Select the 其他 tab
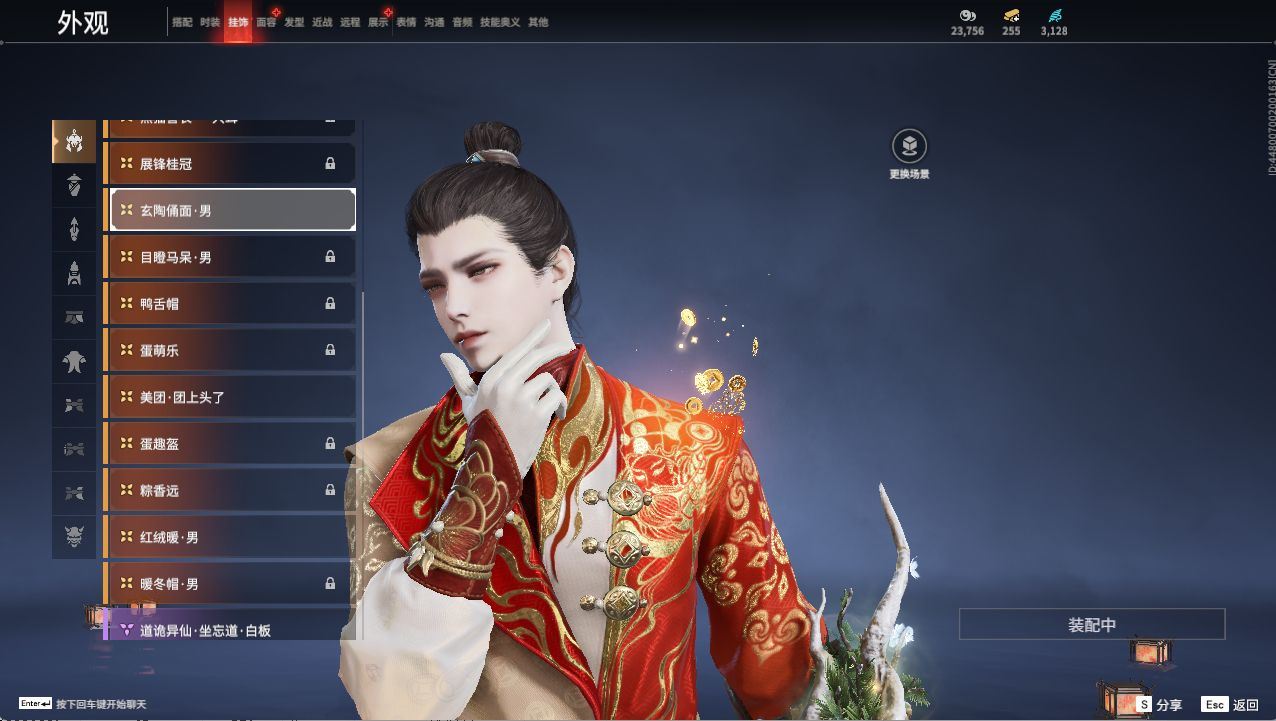The image size is (1276, 721). [x=538, y=22]
